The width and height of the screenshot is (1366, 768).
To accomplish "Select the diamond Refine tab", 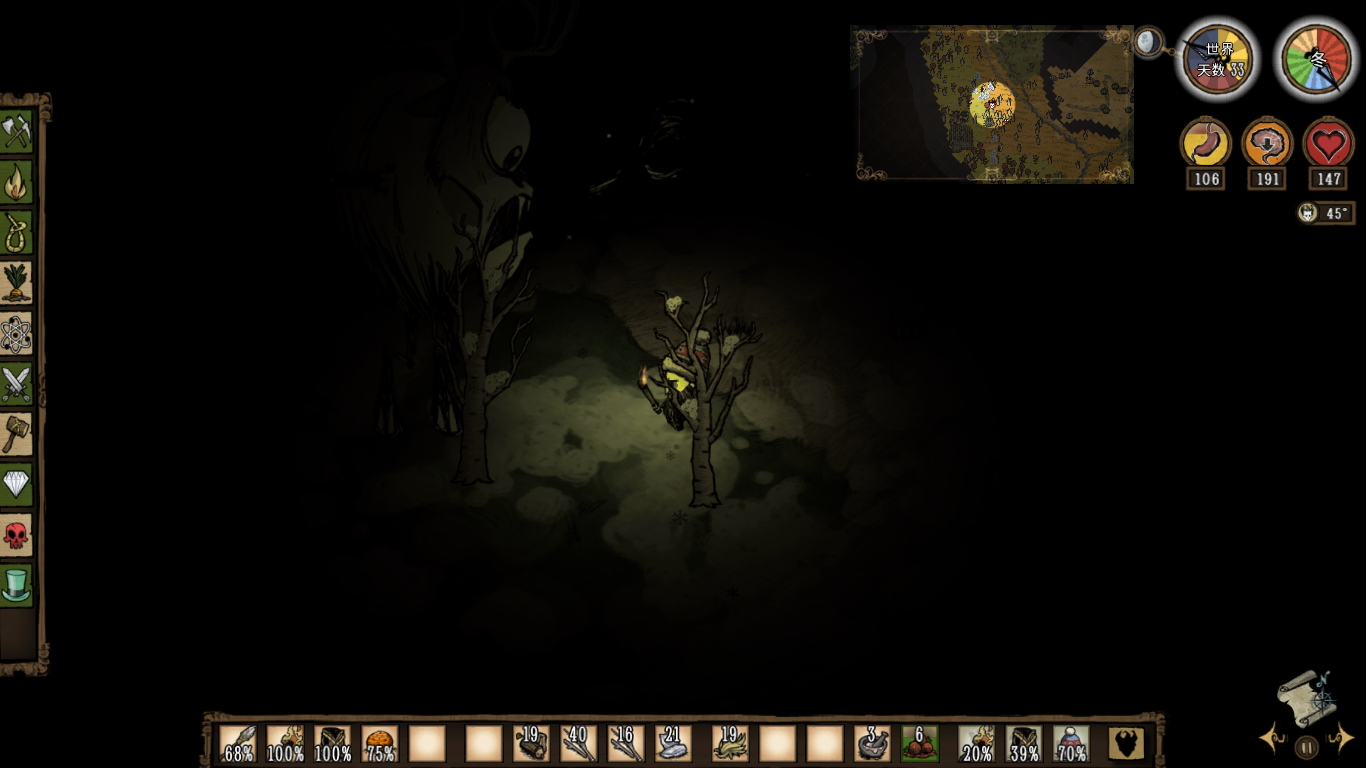I will pos(17,486).
